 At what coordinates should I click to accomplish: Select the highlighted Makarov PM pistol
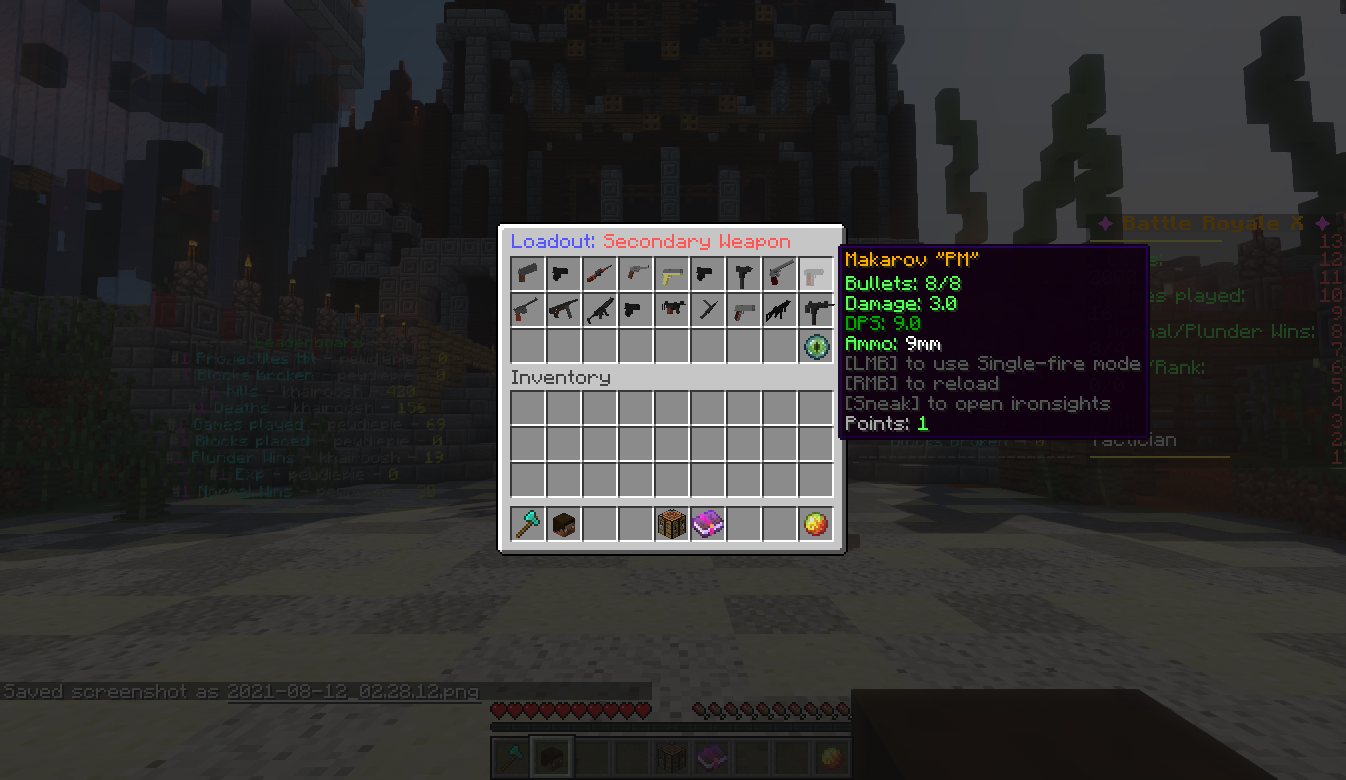816,273
